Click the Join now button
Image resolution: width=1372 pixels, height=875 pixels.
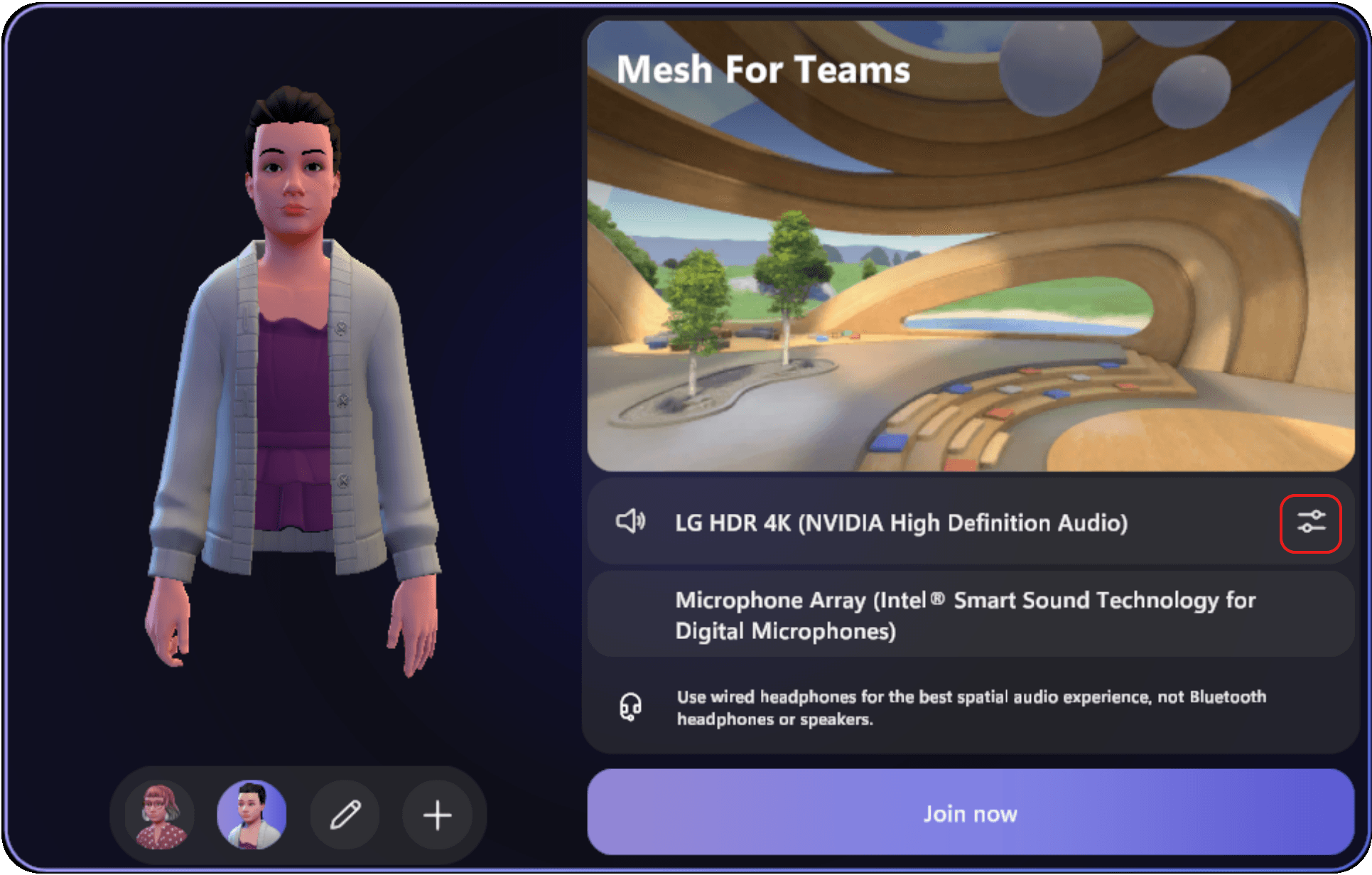click(971, 813)
